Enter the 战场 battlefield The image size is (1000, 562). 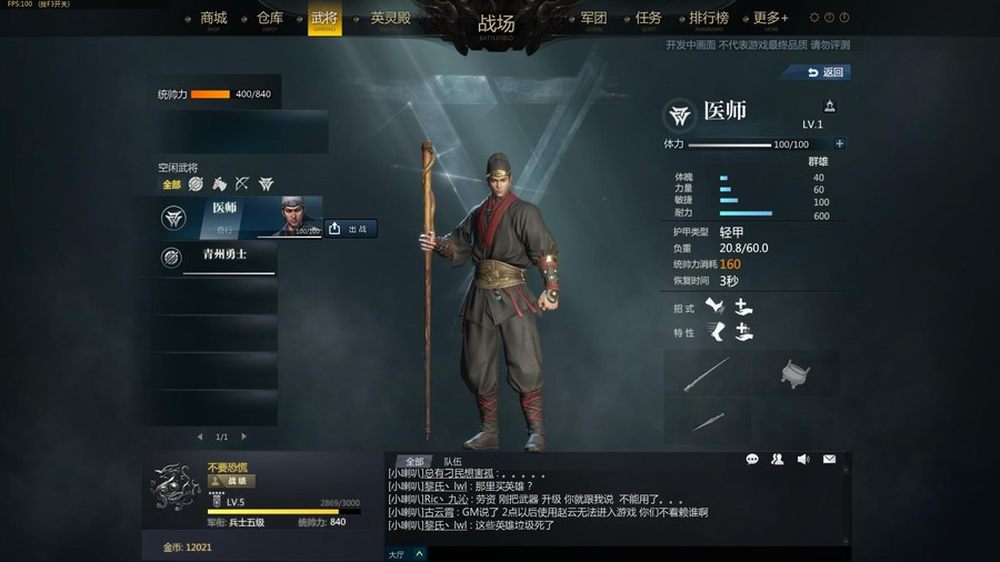(x=496, y=24)
